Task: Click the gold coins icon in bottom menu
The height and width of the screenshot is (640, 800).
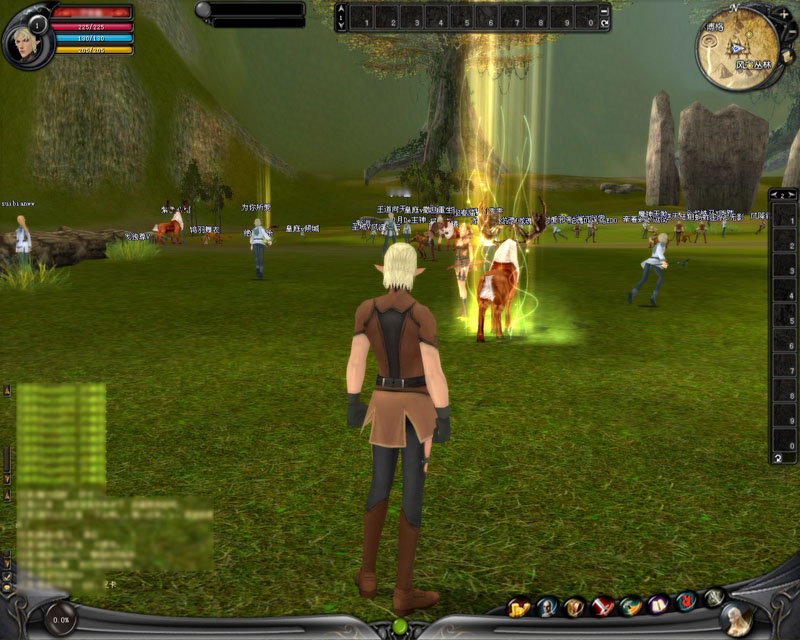Action: (519, 606)
